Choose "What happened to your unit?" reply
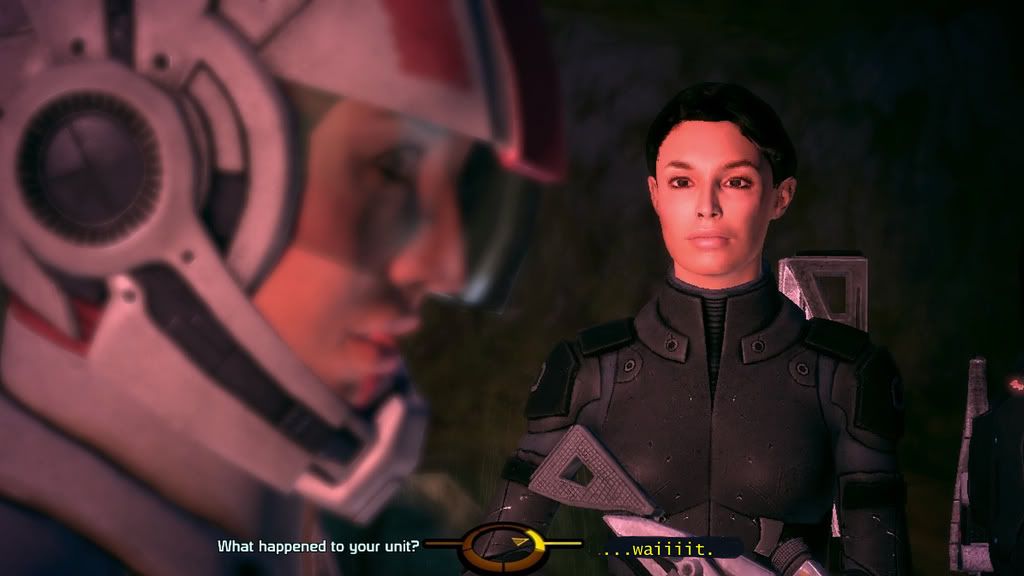 point(319,545)
